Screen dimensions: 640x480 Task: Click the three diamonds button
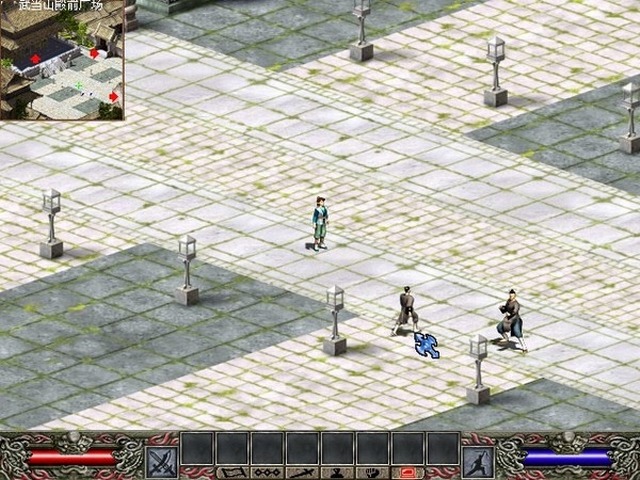point(266,472)
